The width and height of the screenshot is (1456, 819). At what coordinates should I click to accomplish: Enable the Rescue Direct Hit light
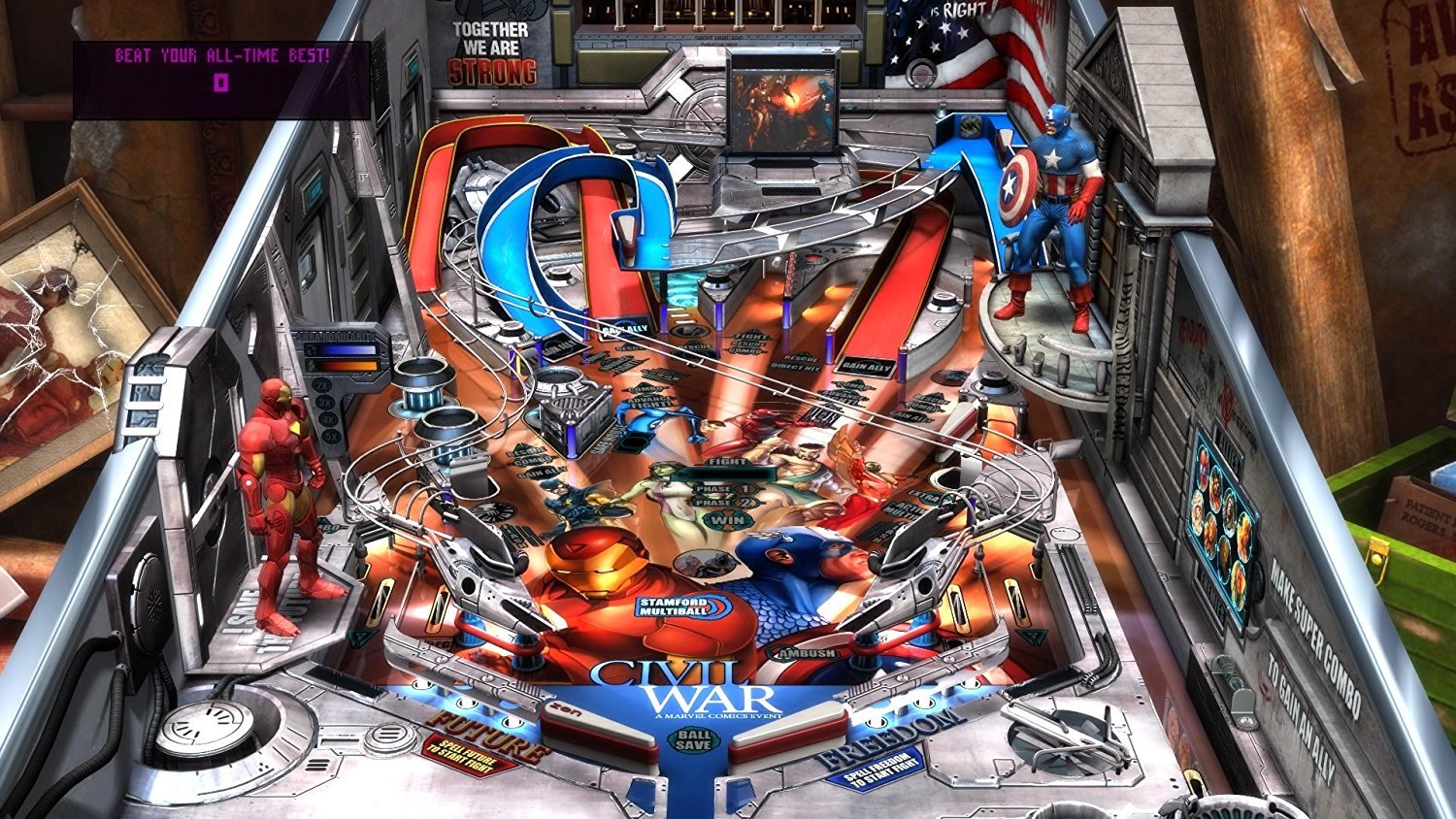tap(795, 364)
